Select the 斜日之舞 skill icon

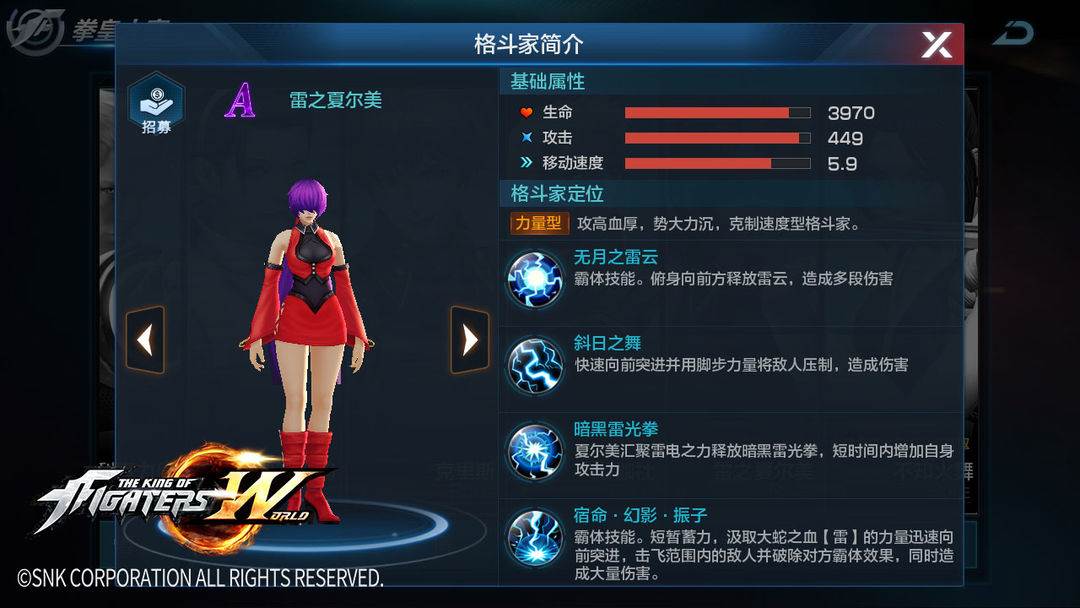(x=533, y=364)
